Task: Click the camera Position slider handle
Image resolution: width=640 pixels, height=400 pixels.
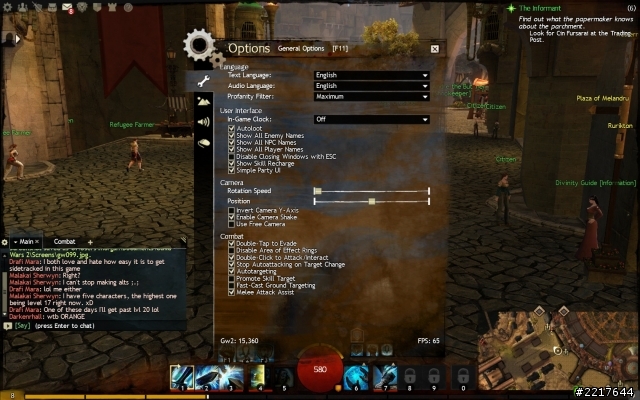Action: (372, 201)
